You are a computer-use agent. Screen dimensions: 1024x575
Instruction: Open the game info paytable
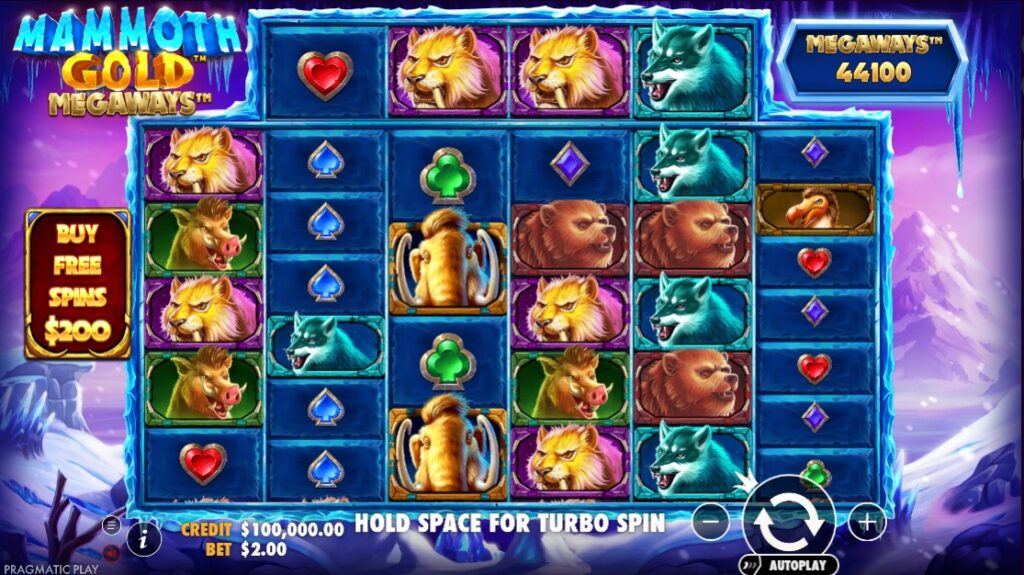[145, 539]
